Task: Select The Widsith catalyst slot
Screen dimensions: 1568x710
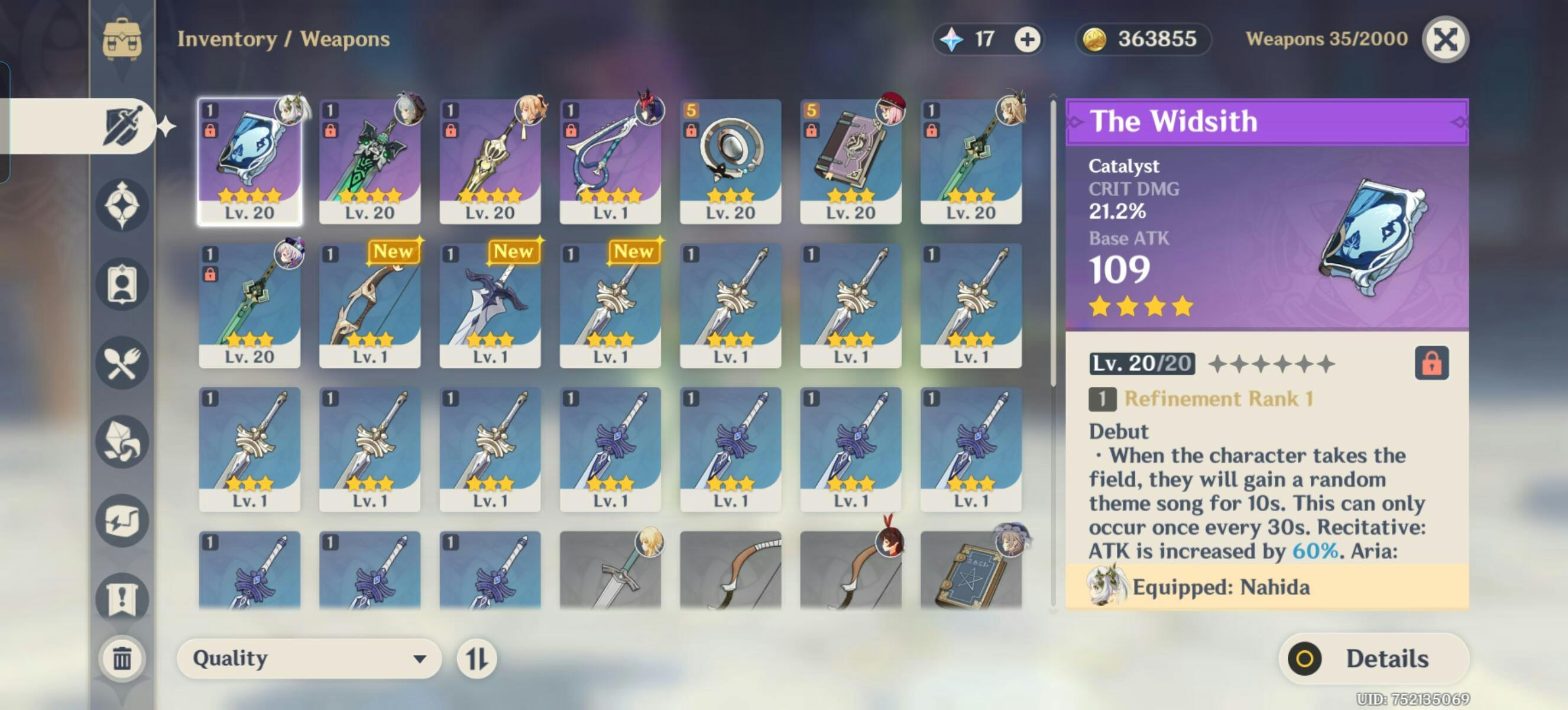Action: click(x=250, y=162)
